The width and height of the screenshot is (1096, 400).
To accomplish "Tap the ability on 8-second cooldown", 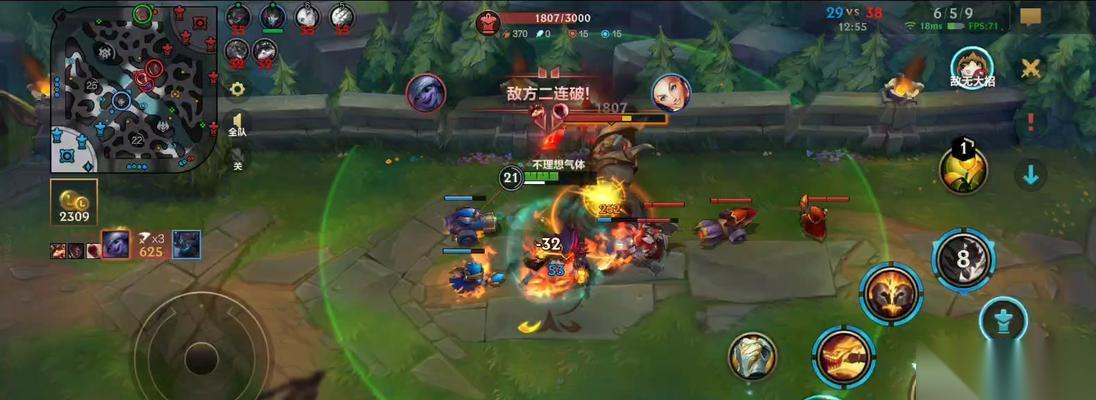I will pyautogui.click(x=963, y=258).
